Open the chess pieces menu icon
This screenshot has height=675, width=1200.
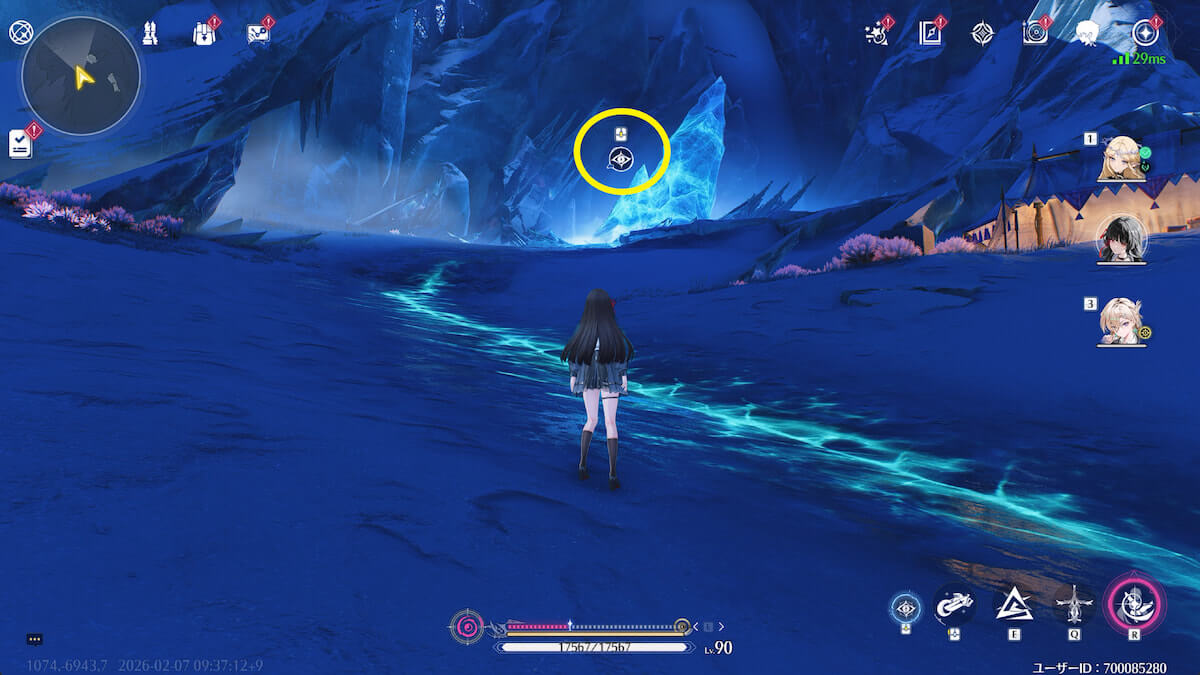click(151, 33)
